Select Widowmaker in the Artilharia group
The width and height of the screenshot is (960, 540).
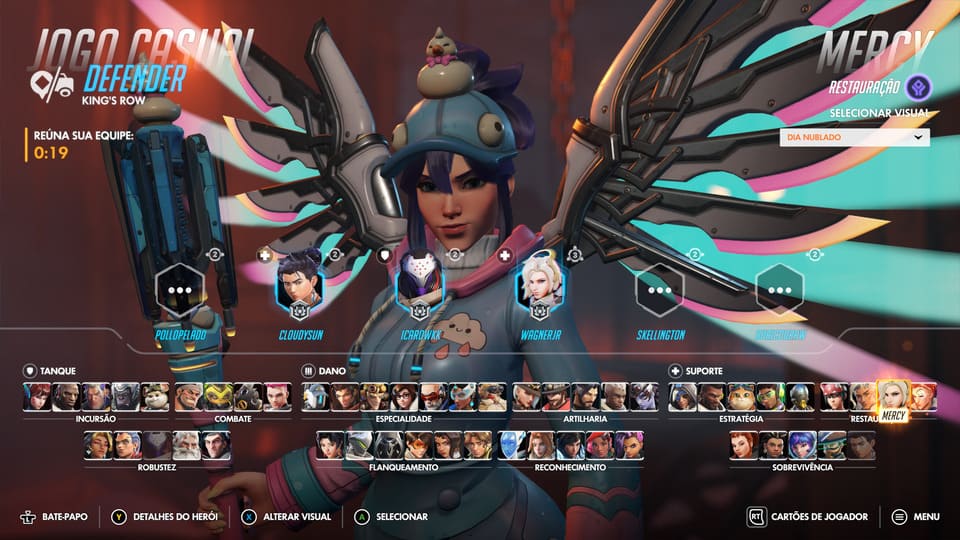(643, 397)
